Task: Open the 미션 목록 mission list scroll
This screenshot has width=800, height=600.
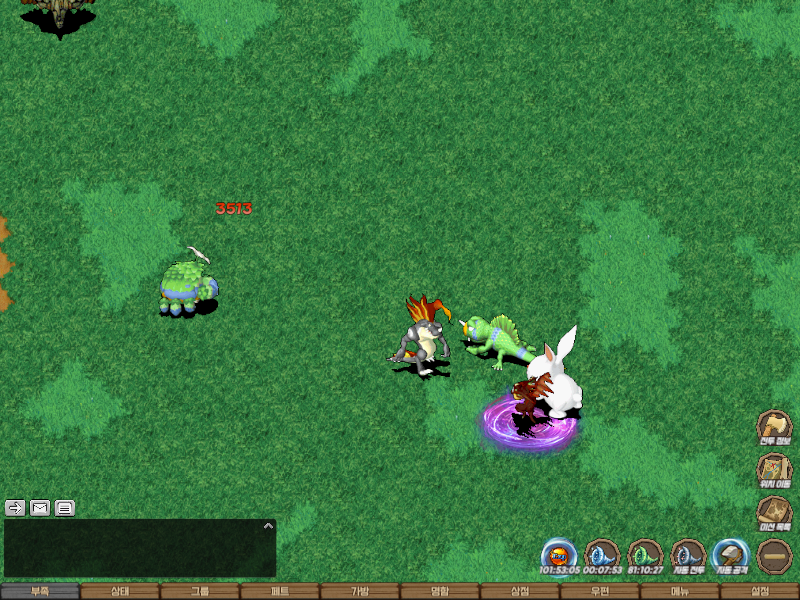Action: pos(774,513)
